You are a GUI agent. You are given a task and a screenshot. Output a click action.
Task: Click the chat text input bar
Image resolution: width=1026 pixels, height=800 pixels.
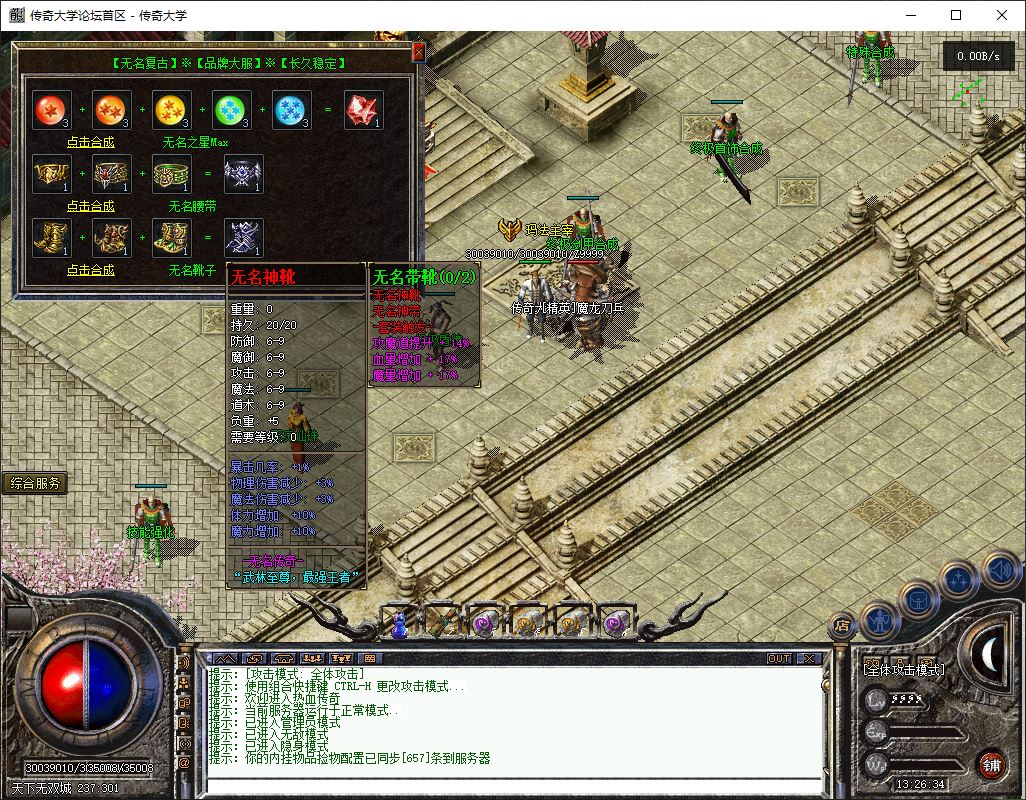tap(510, 784)
